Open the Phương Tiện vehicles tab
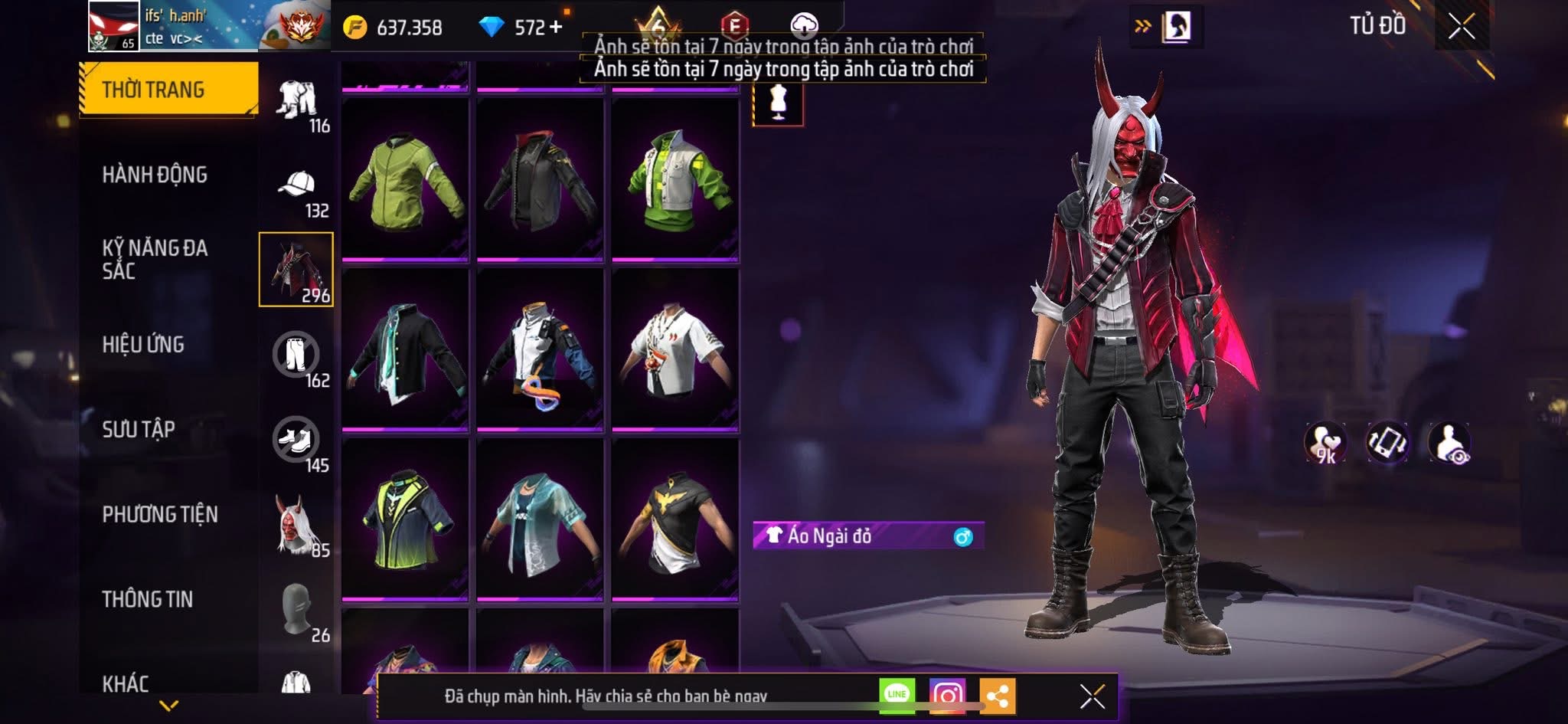Viewport: 1568px width, 724px height. tap(160, 514)
